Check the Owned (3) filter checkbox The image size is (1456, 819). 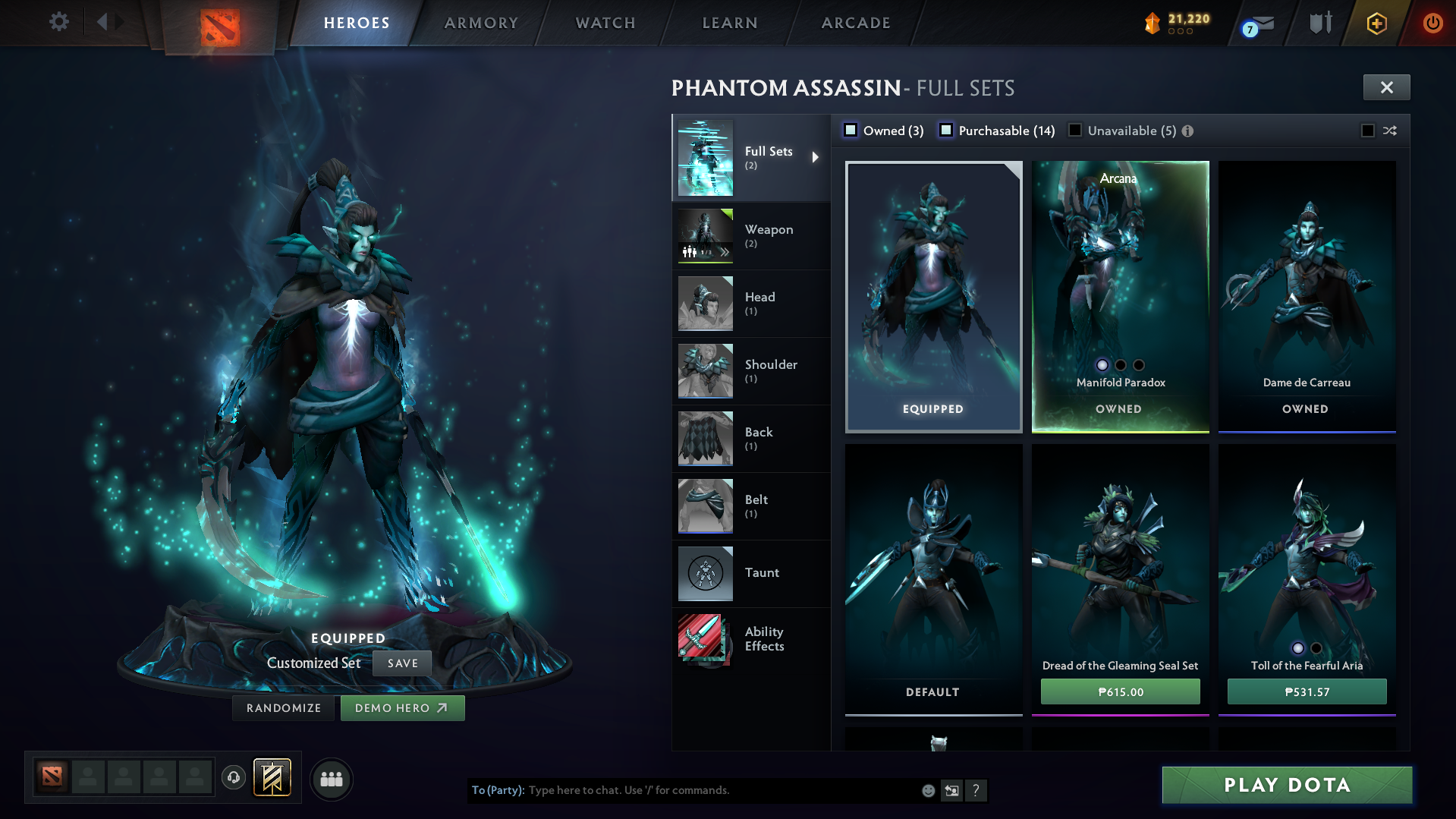851,131
